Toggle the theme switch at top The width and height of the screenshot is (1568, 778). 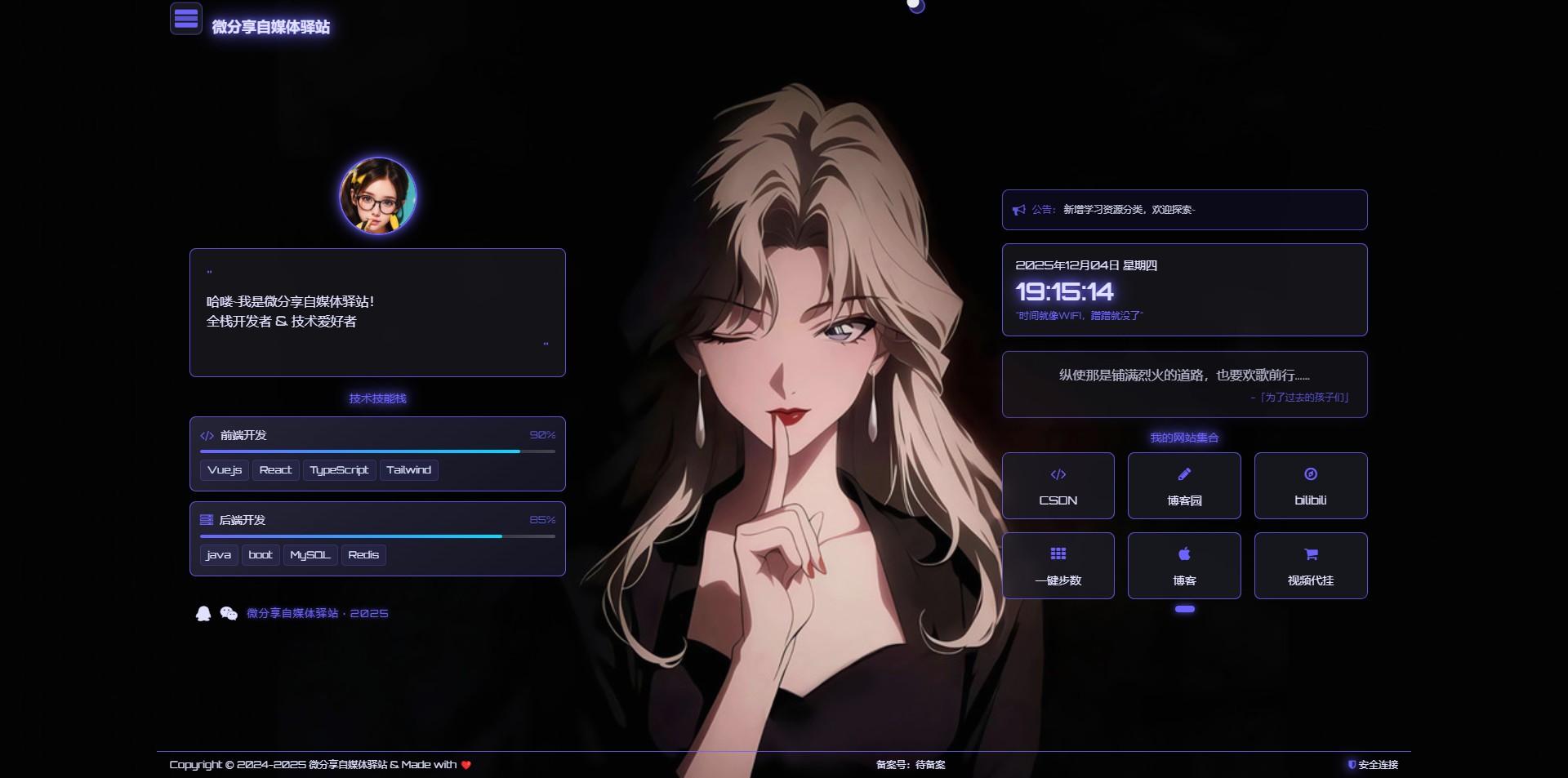[916, 7]
